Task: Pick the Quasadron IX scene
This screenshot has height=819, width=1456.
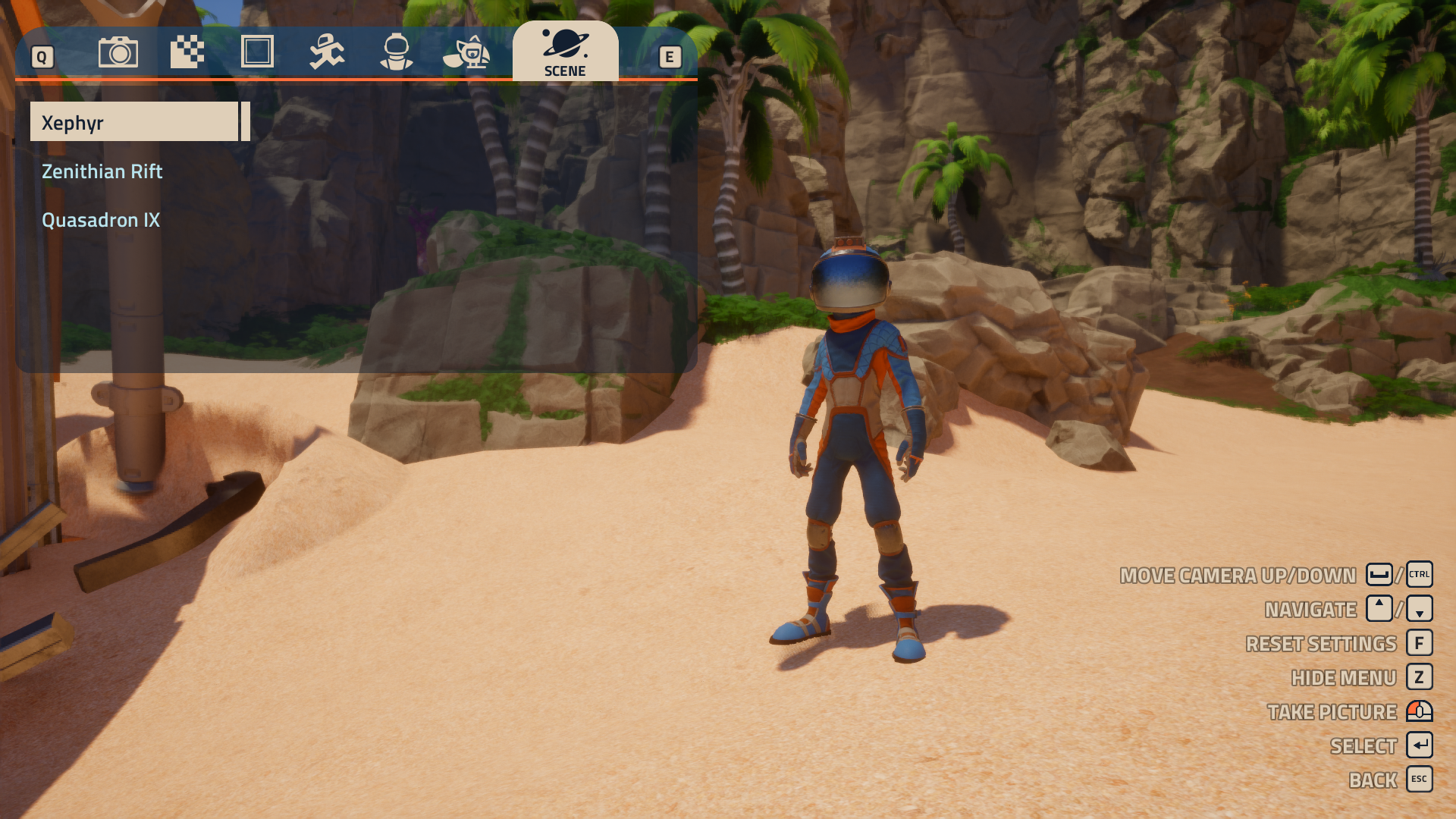Action: pos(101,220)
